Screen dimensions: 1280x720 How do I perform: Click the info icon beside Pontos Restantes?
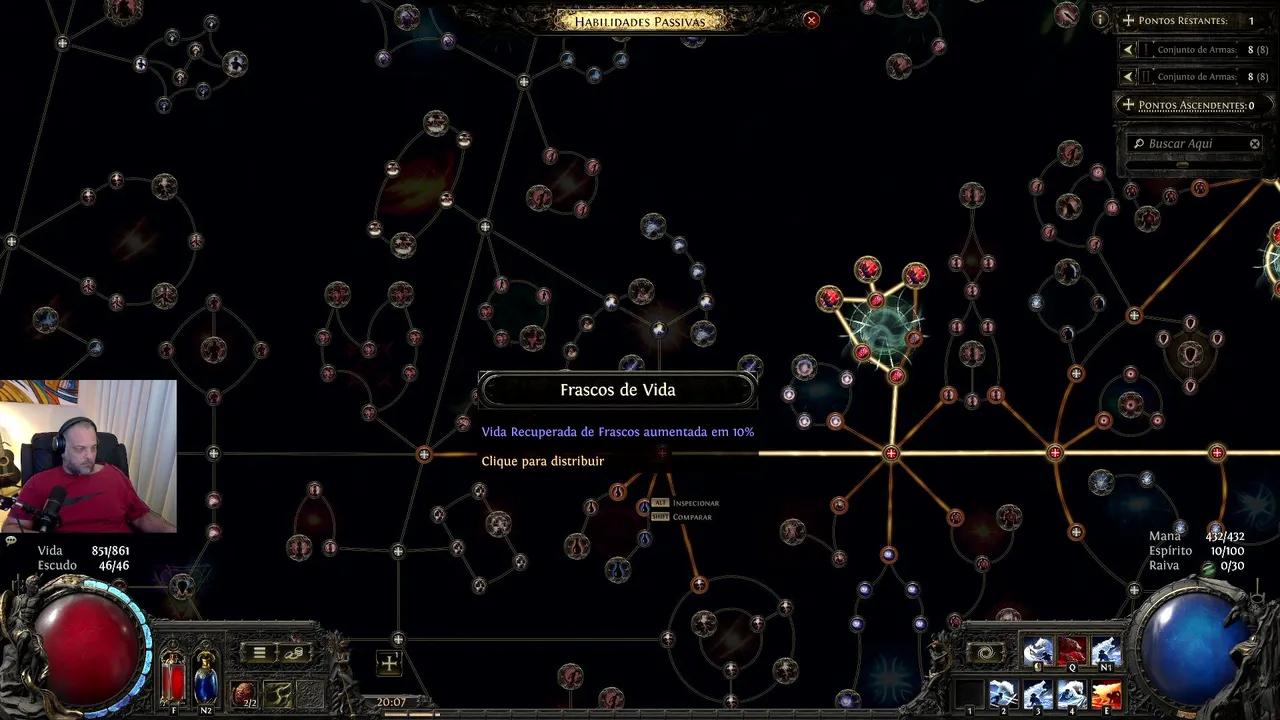click(x=1100, y=19)
